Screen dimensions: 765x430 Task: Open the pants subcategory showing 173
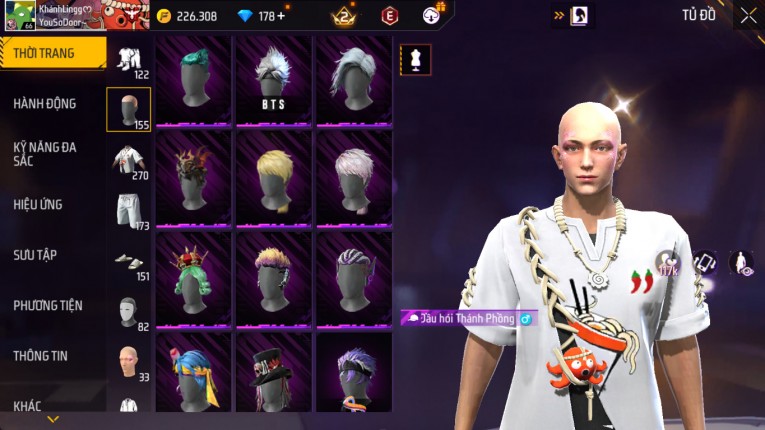[129, 211]
